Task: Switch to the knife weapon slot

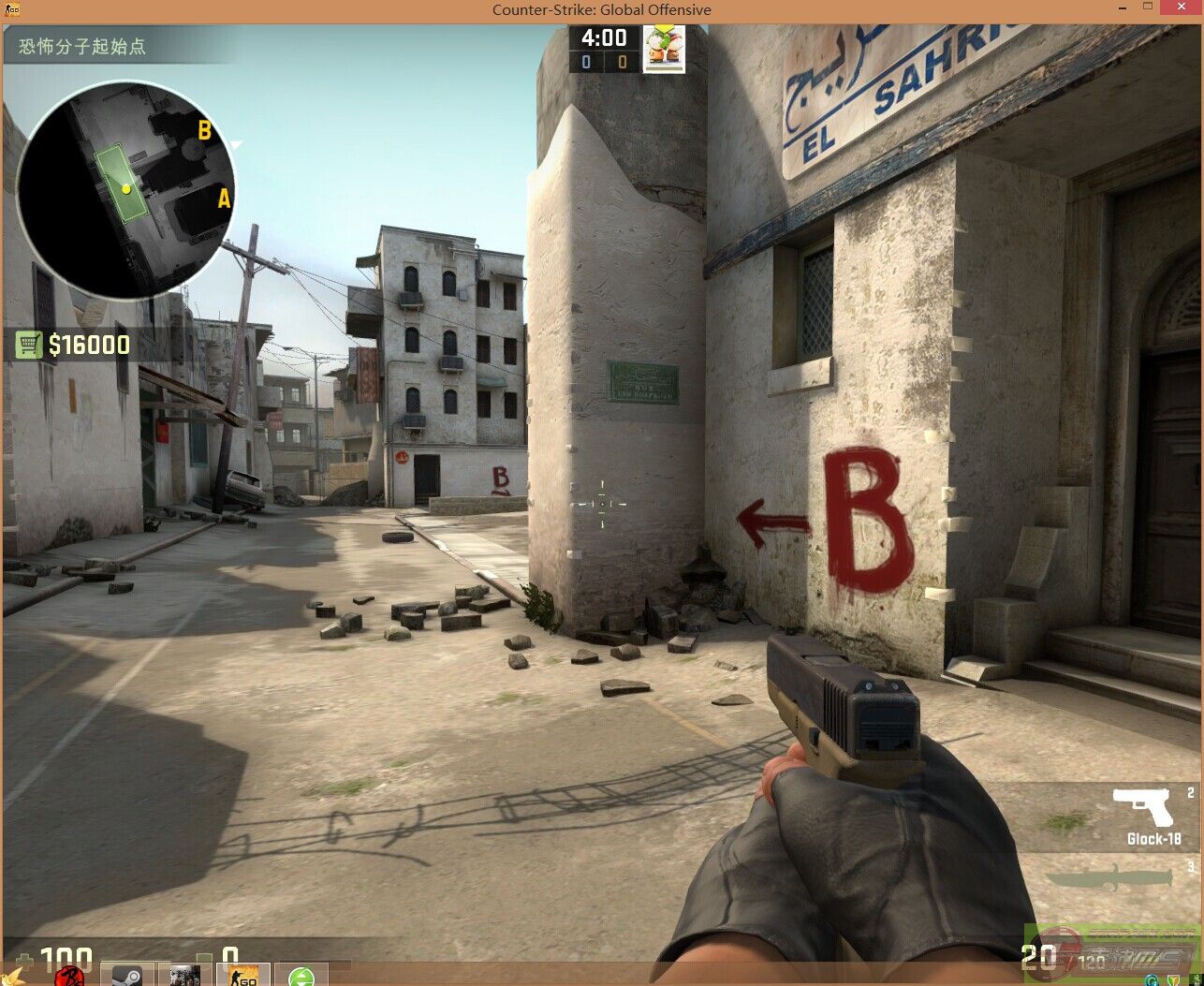Action: tap(1110, 878)
